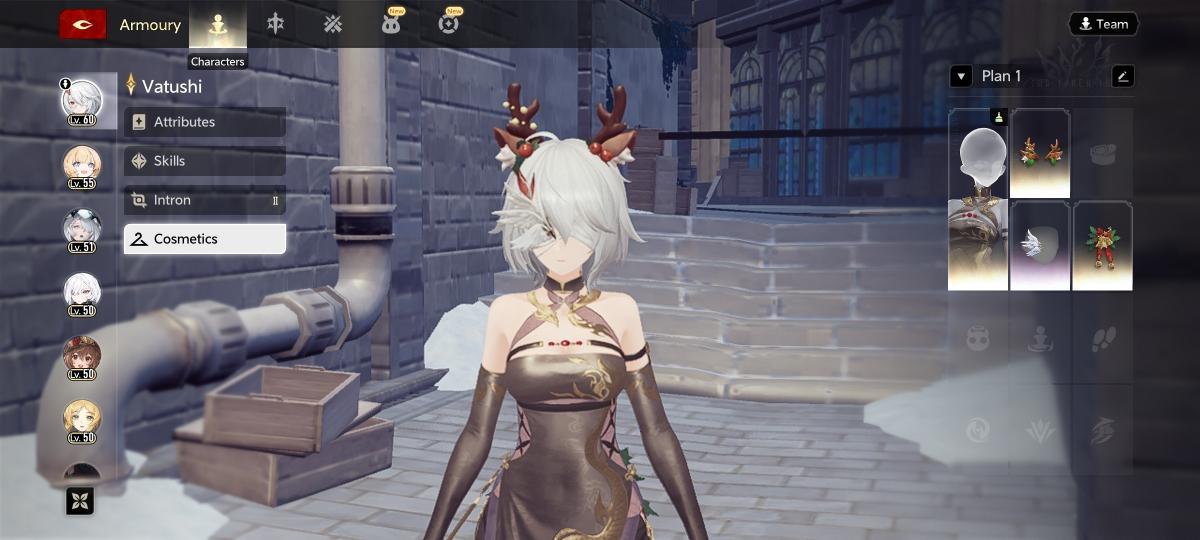This screenshot has height=540, width=1200.
Task: Open the Attributes menu entry
Action: click(x=205, y=122)
